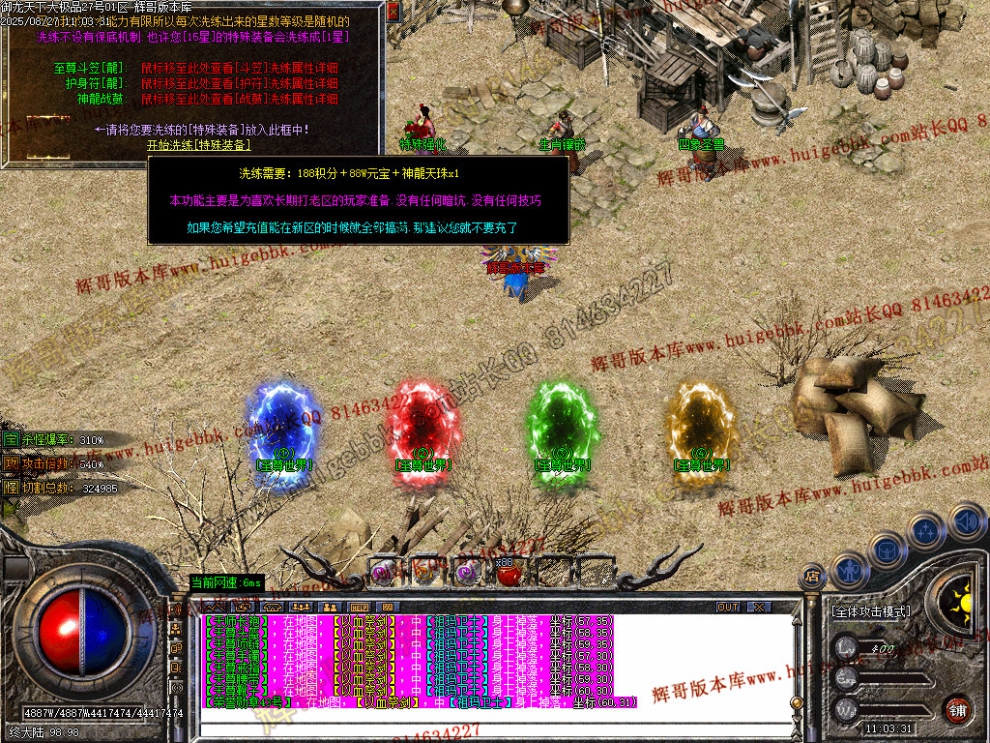Open the skills sparkle round button
Image resolution: width=990 pixels, height=743 pixels.
[927, 529]
